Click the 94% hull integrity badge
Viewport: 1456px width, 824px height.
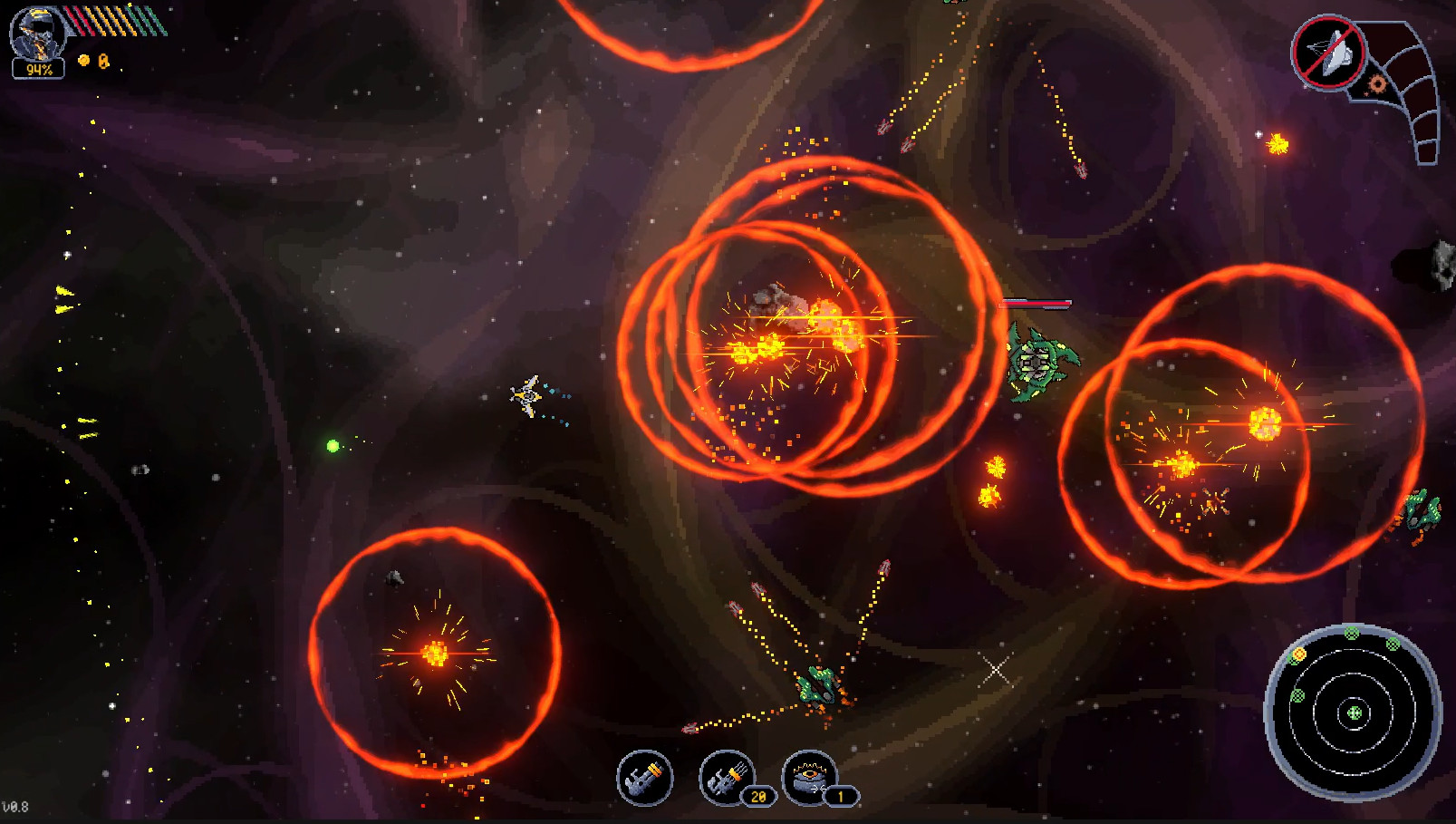[38, 66]
